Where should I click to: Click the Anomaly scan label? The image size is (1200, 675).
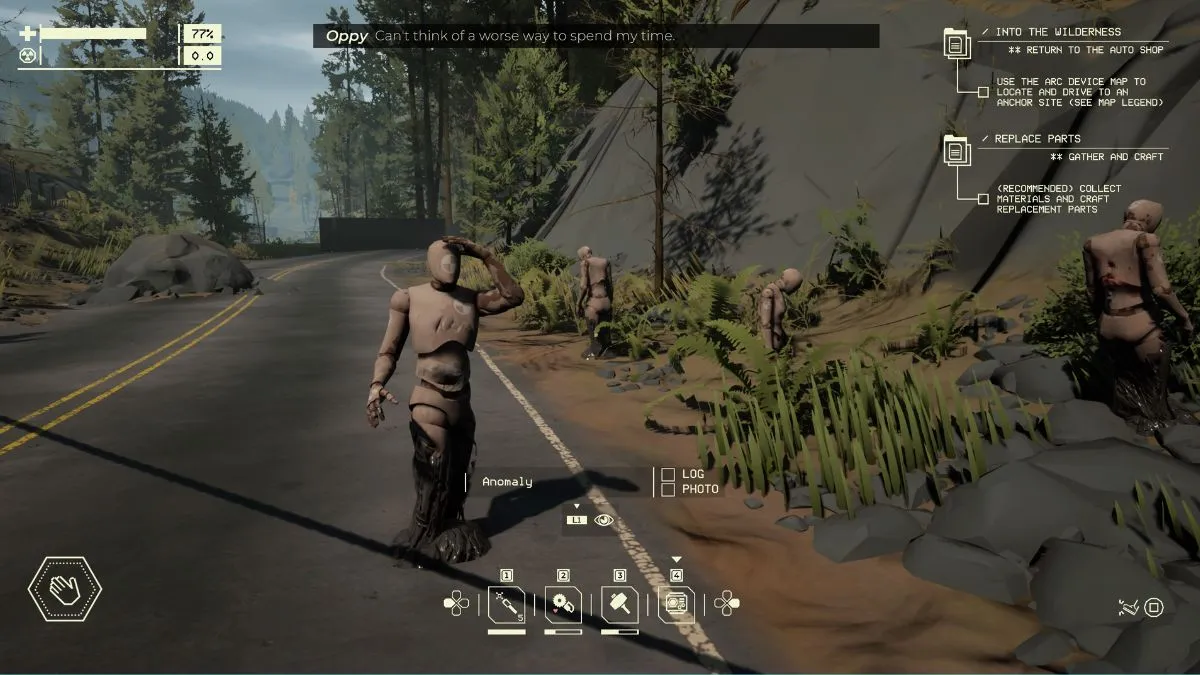(x=507, y=482)
